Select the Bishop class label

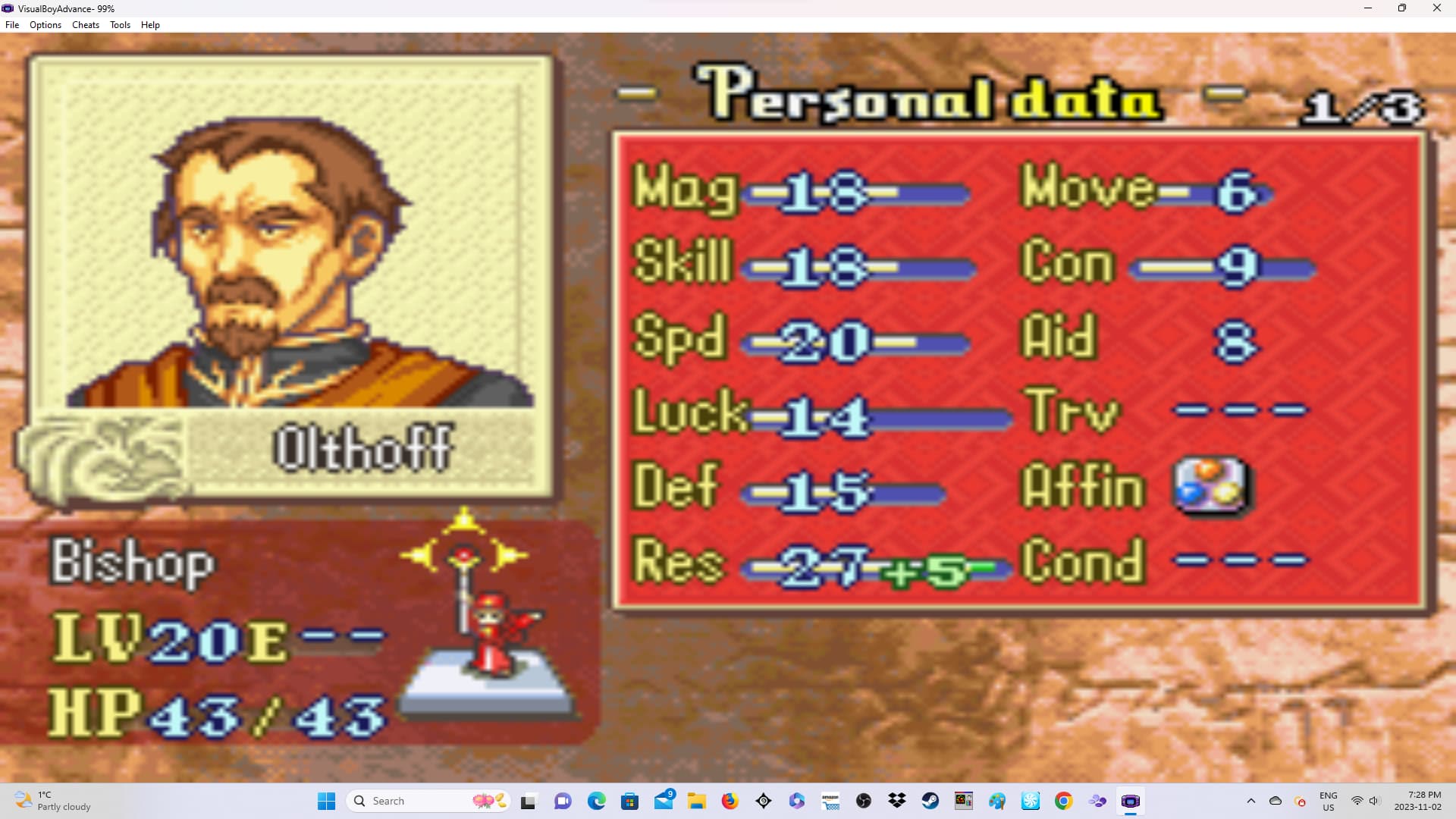click(x=133, y=563)
